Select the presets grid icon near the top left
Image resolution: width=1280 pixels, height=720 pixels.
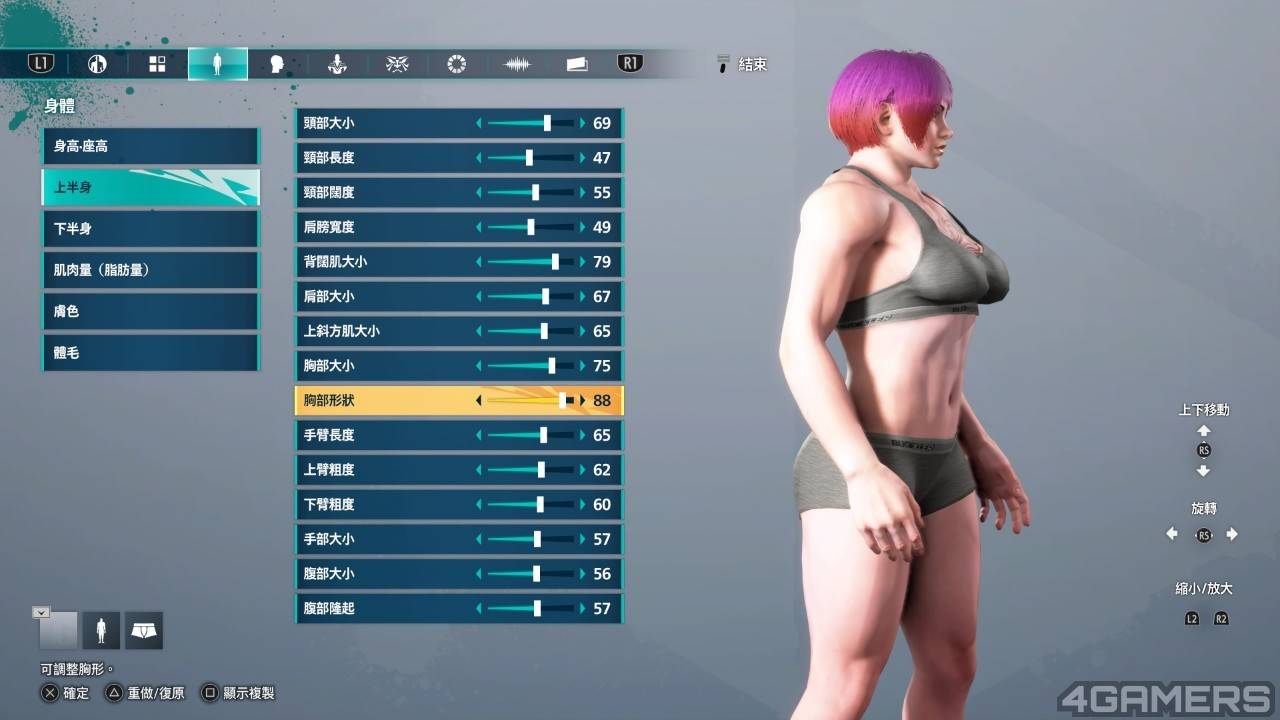157,63
